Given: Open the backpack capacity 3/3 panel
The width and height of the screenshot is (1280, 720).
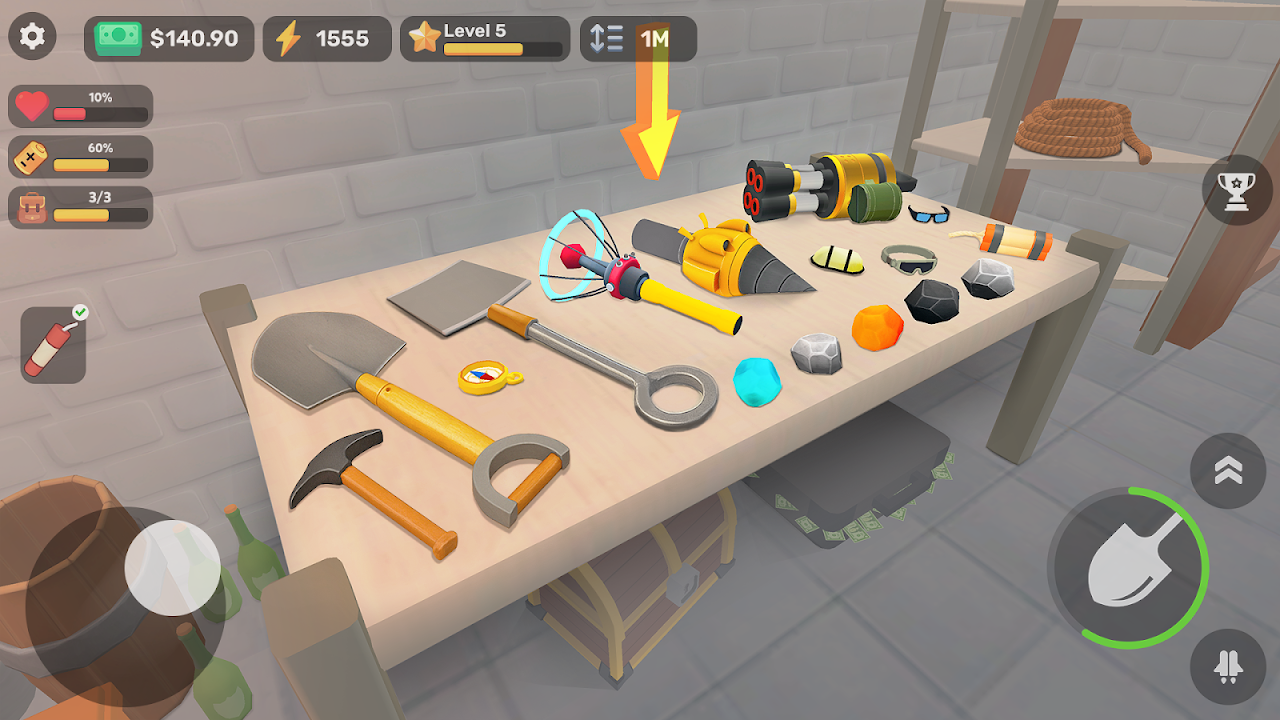Looking at the screenshot, I should pos(81,207).
